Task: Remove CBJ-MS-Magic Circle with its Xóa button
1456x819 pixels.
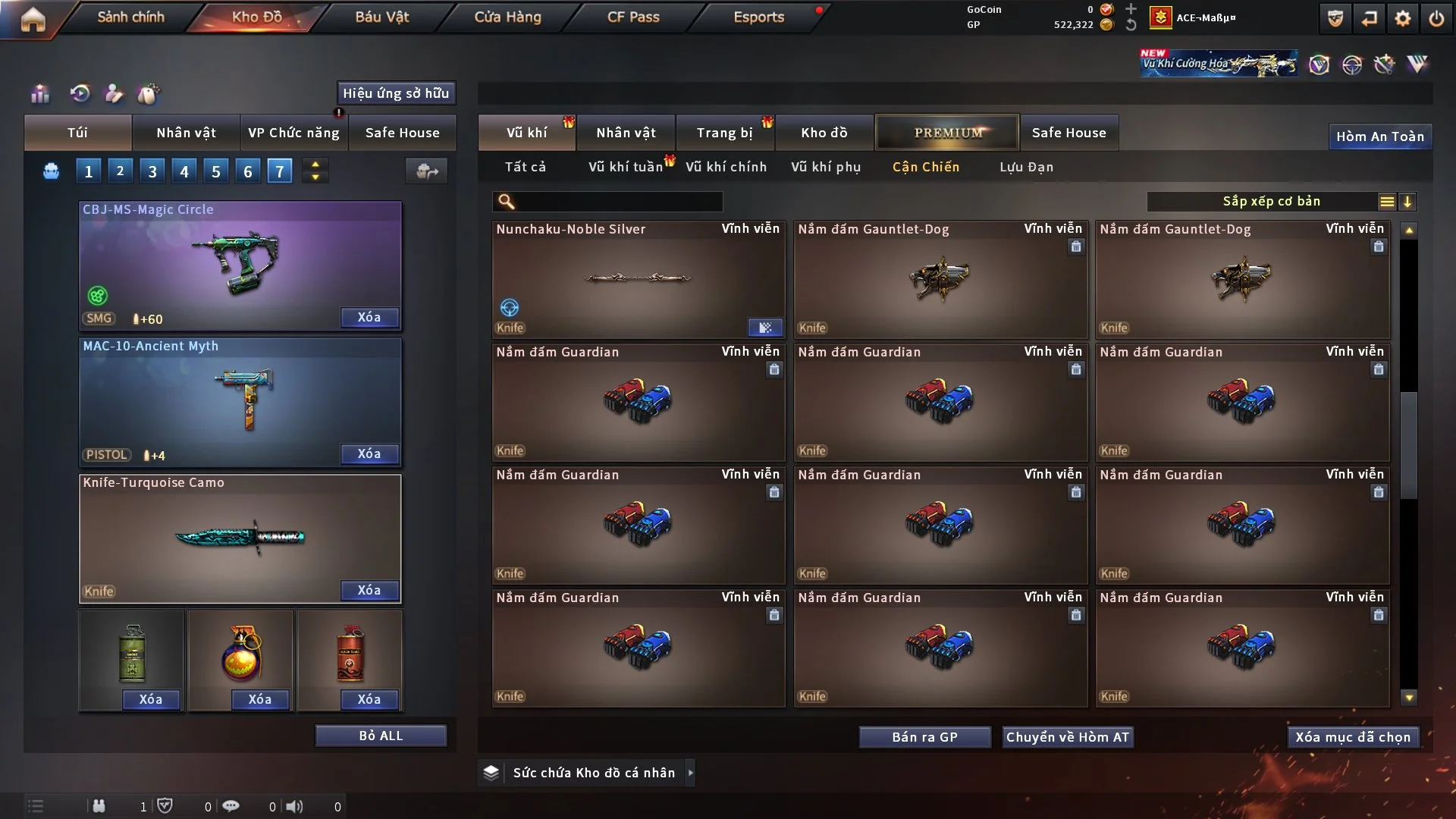Action: click(x=369, y=318)
